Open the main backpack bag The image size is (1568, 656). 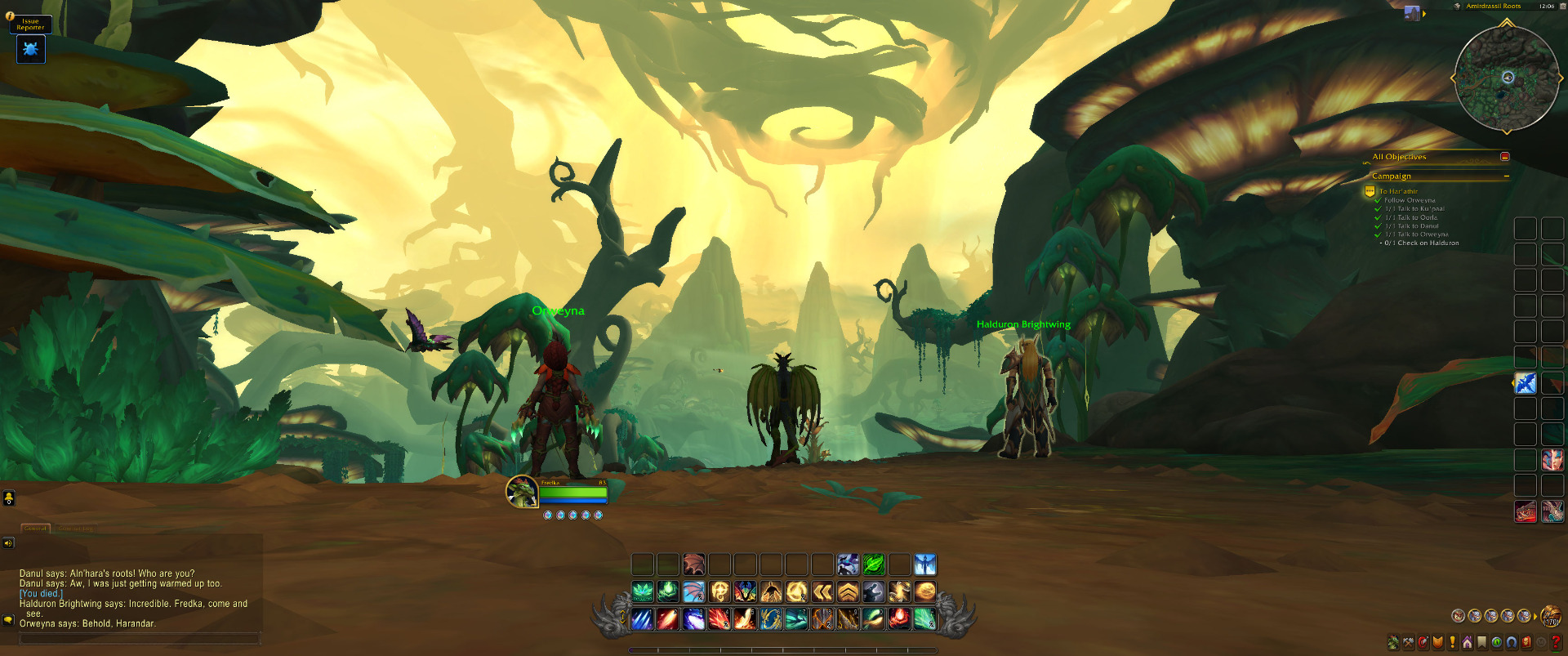click(1549, 615)
